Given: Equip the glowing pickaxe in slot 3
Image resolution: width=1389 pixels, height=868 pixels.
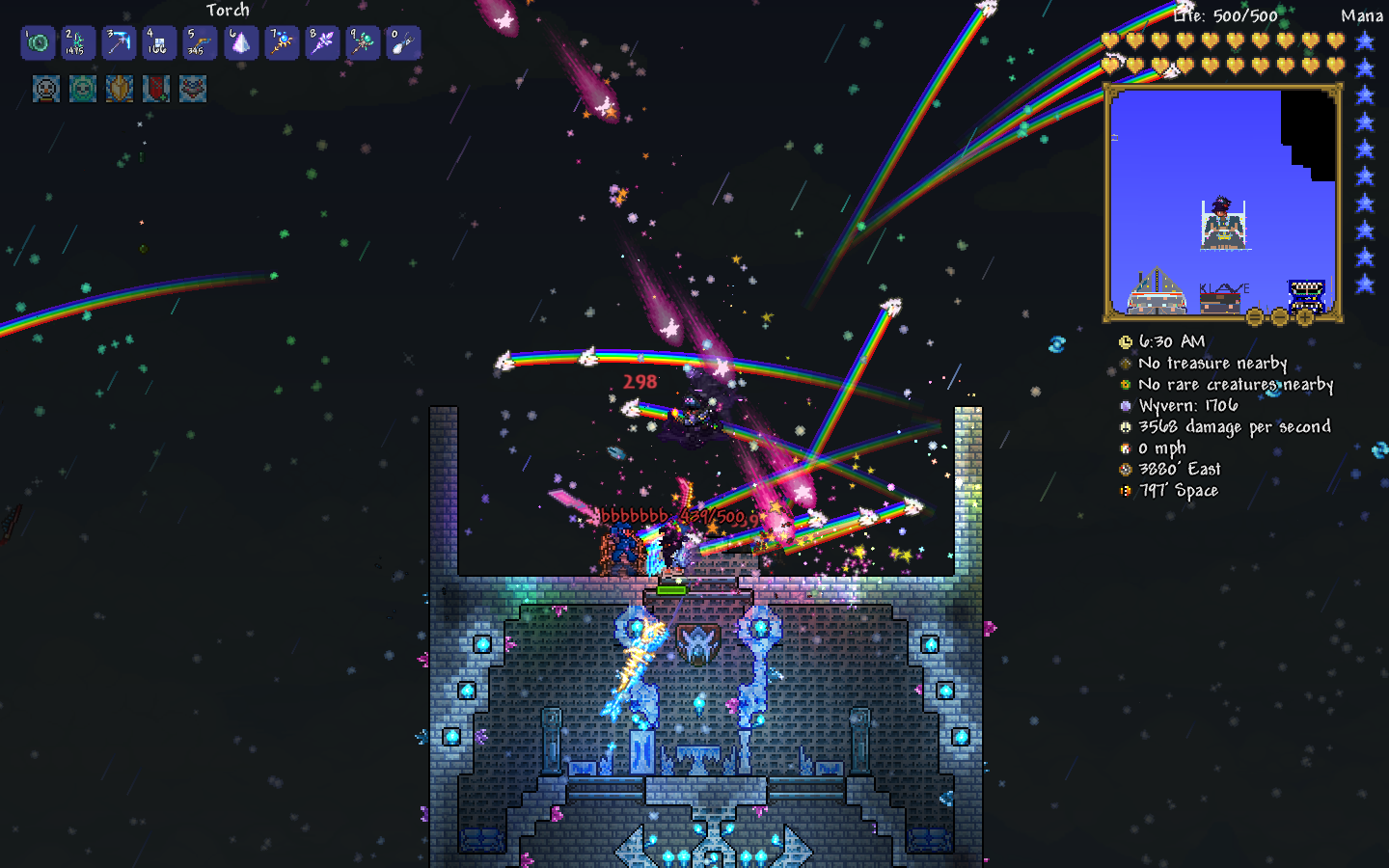Looking at the screenshot, I should coord(119,43).
